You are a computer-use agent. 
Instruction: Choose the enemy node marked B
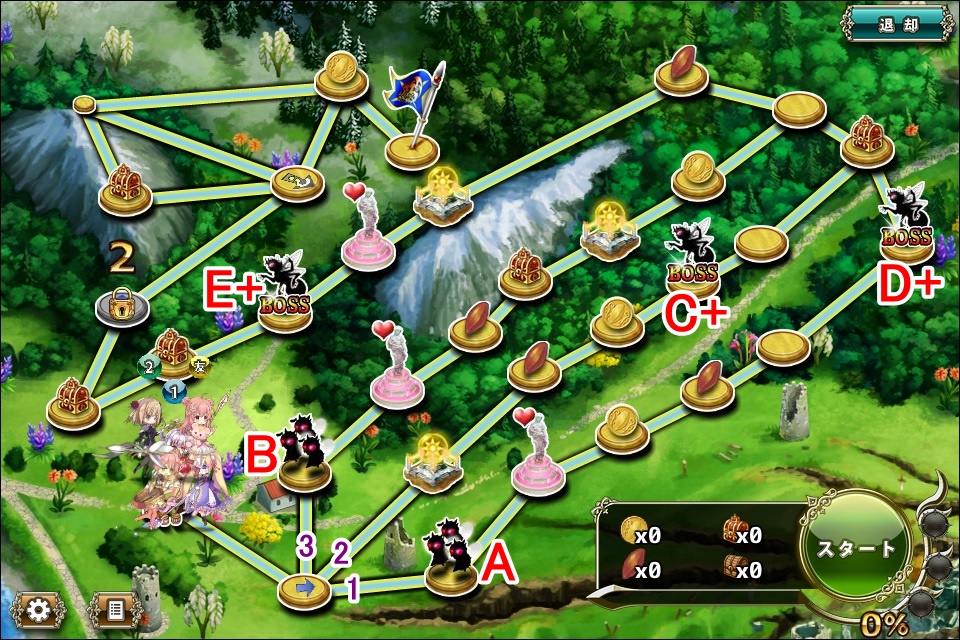[304, 458]
